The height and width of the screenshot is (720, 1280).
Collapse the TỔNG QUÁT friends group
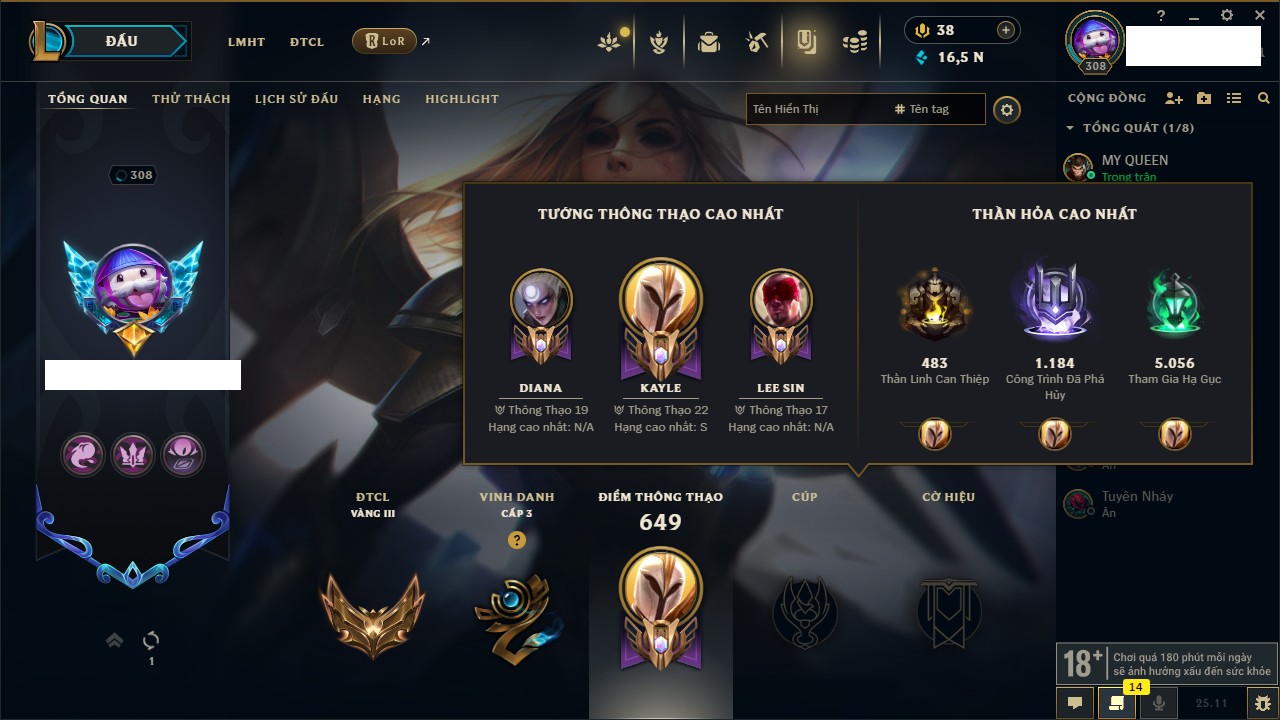coord(1070,128)
